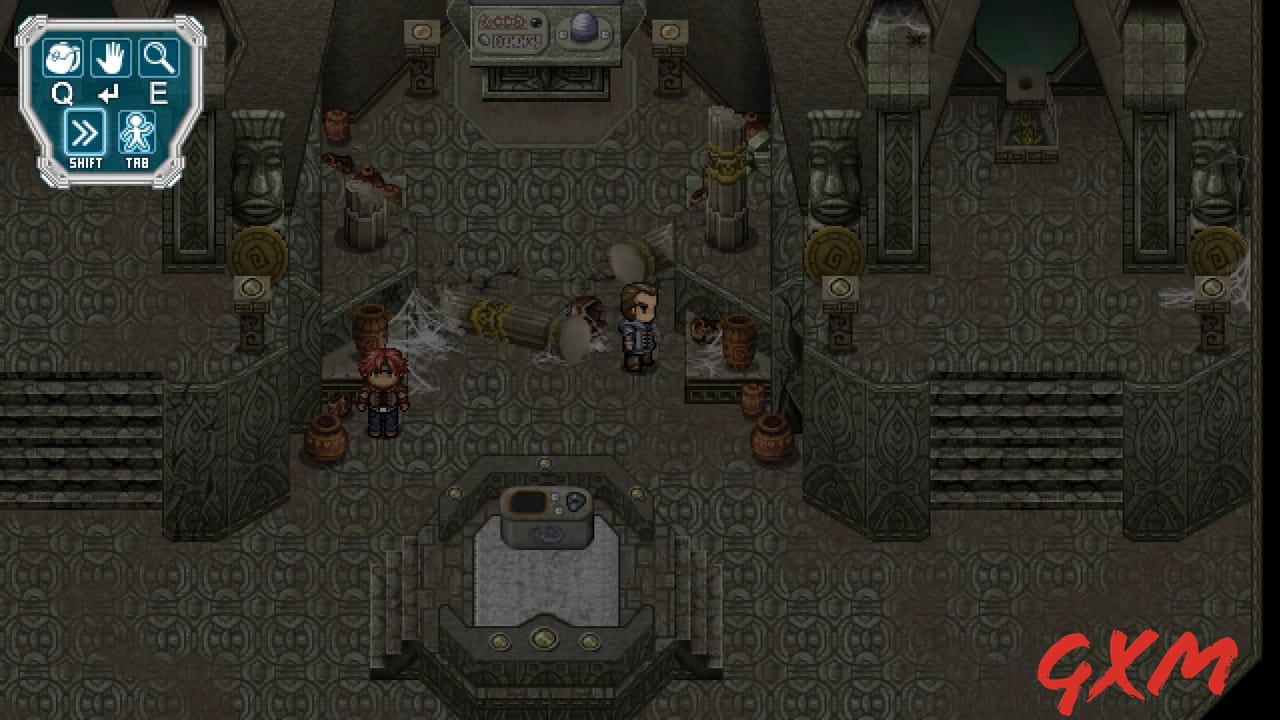Select the teapot item icon above the Q key

point(61,58)
